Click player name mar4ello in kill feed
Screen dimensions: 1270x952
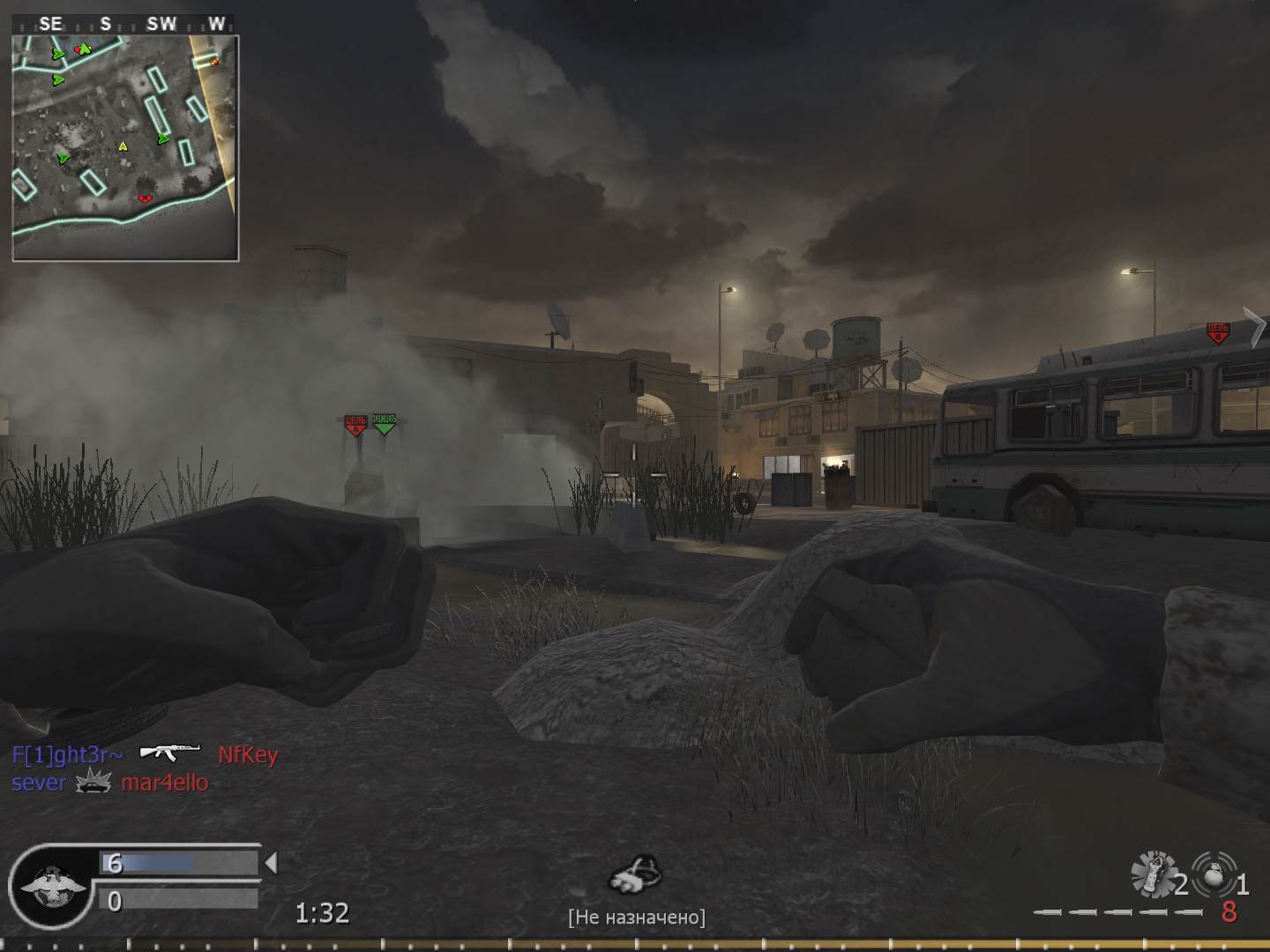point(165,782)
